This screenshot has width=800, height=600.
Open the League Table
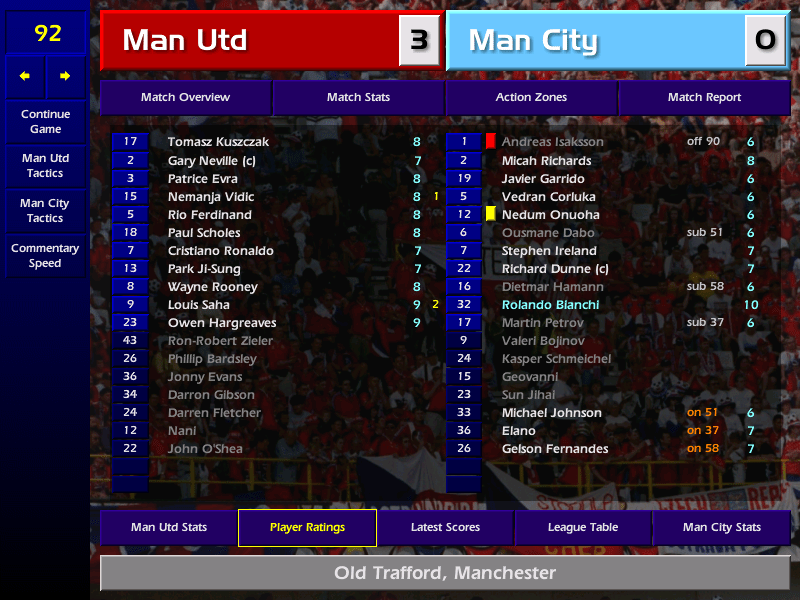click(583, 528)
